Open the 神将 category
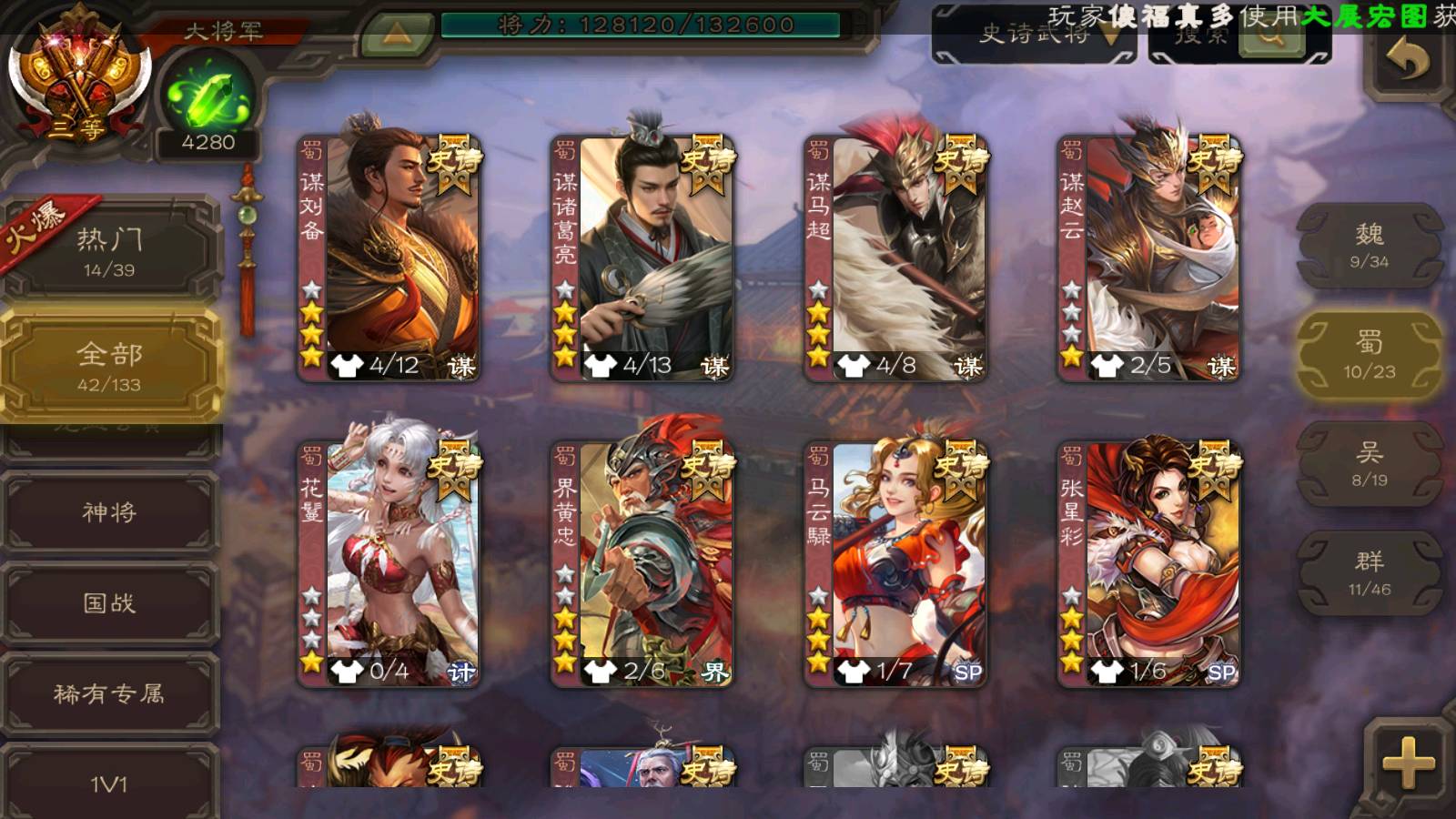 pos(109,512)
